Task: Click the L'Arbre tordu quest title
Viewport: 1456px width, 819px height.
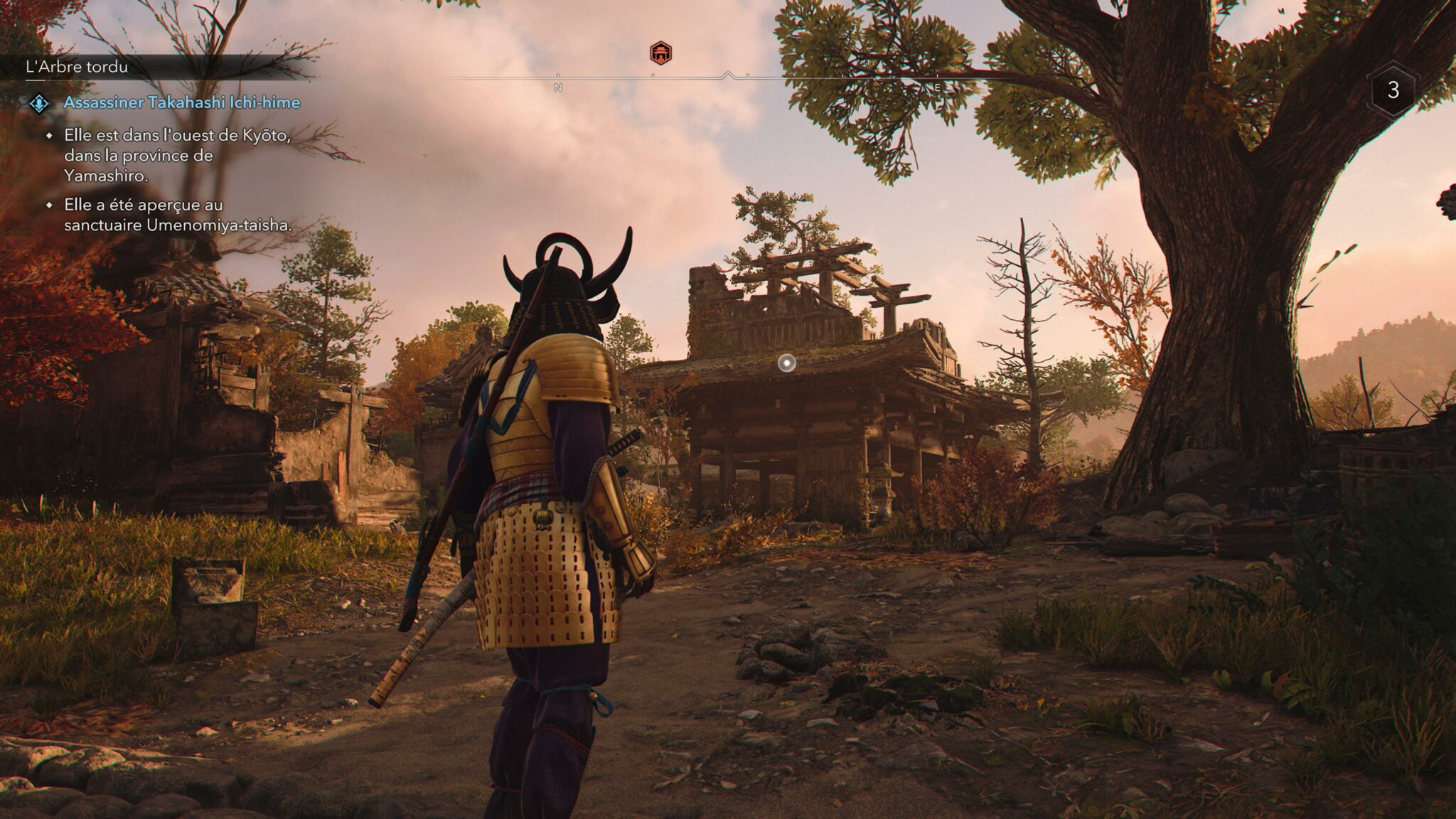Action: pos(77,67)
